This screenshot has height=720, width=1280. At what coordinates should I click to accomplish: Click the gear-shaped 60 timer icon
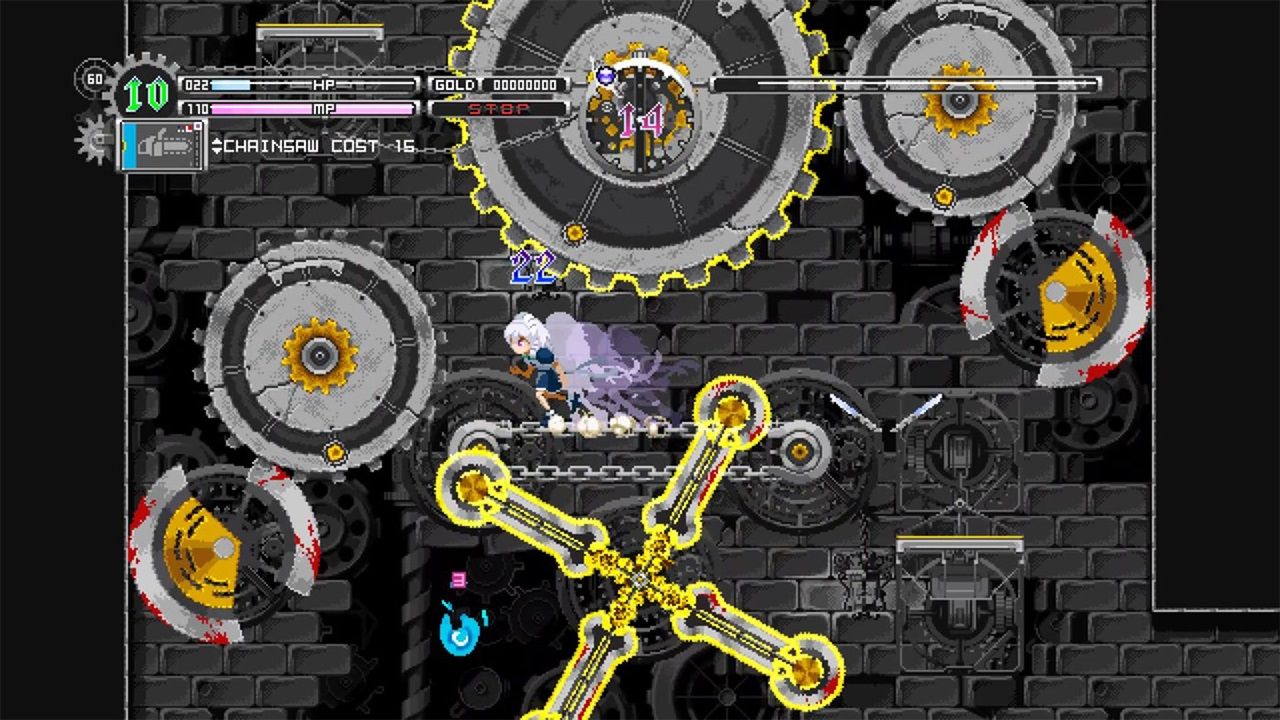[95, 79]
